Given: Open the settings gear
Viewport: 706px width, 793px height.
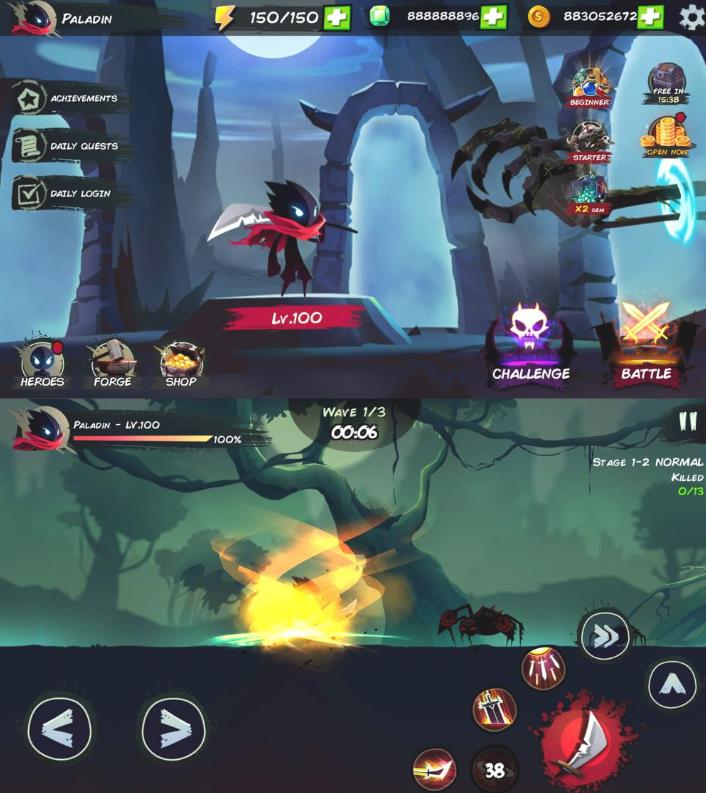Looking at the screenshot, I should (691, 17).
